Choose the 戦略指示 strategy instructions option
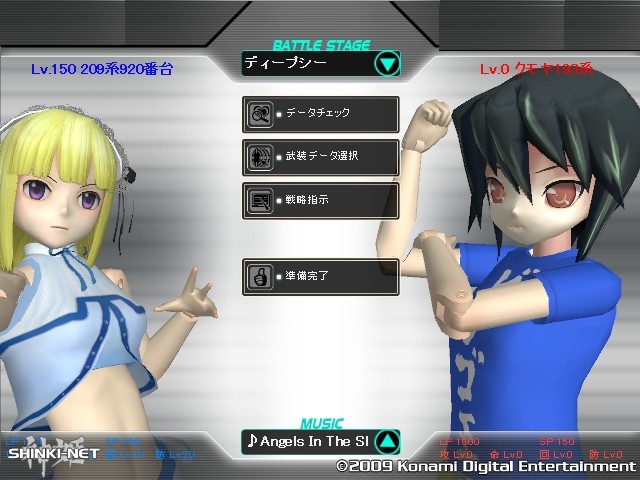Image resolution: width=640 pixels, height=480 pixels. pyautogui.click(x=321, y=200)
